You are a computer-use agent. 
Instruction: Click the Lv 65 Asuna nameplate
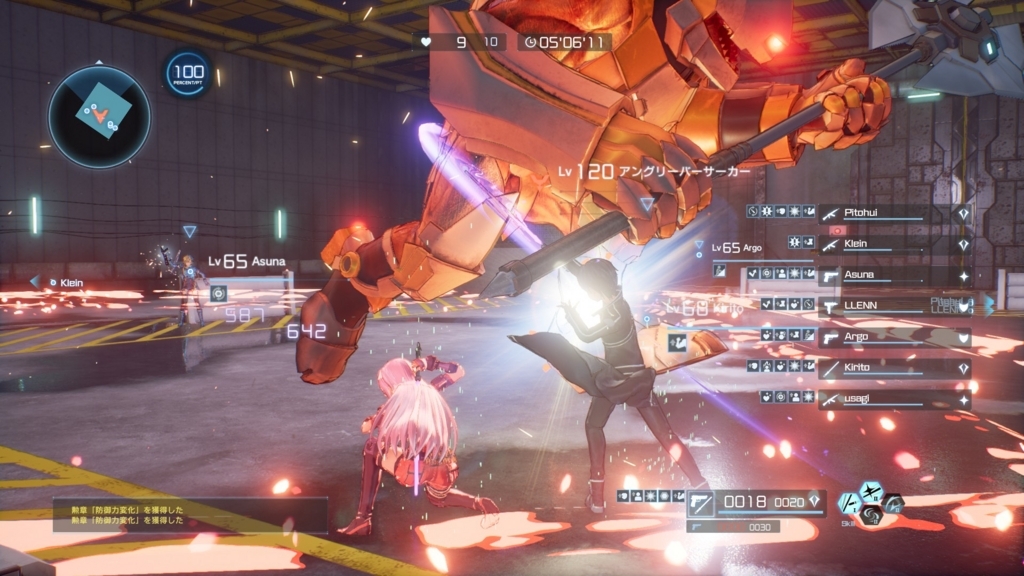(x=247, y=262)
